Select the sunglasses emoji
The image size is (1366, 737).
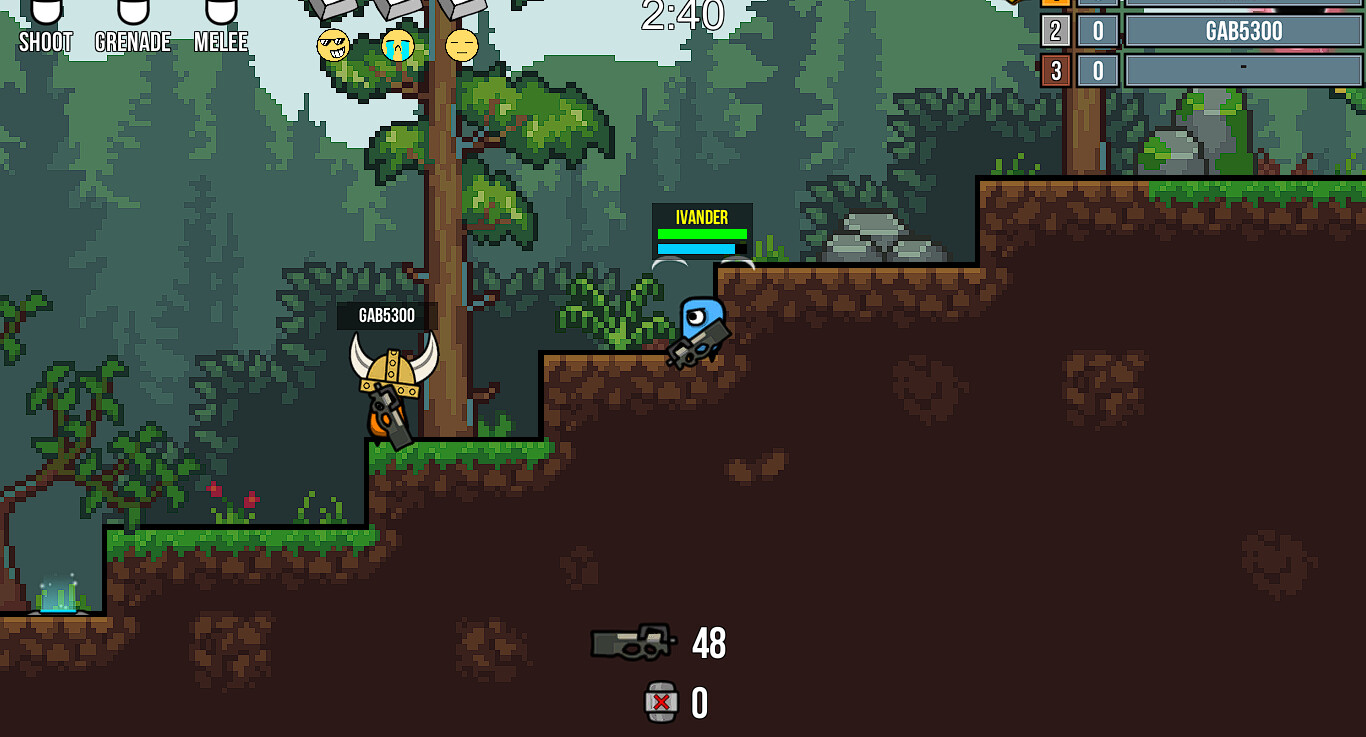[x=333, y=47]
